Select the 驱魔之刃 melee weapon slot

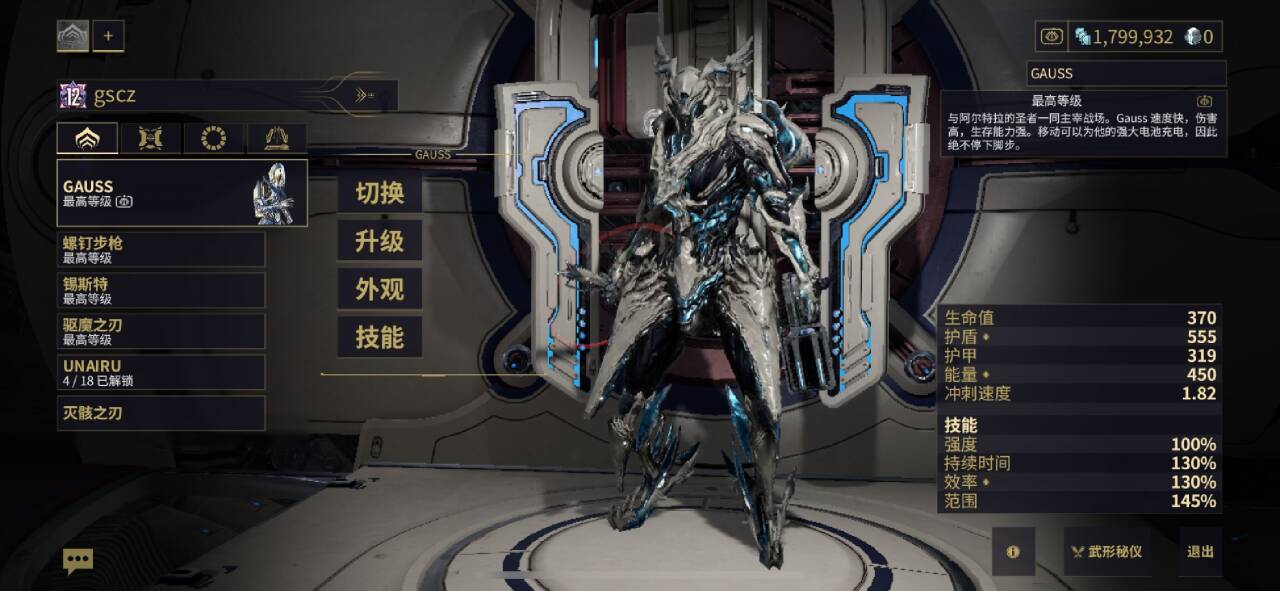click(161, 331)
